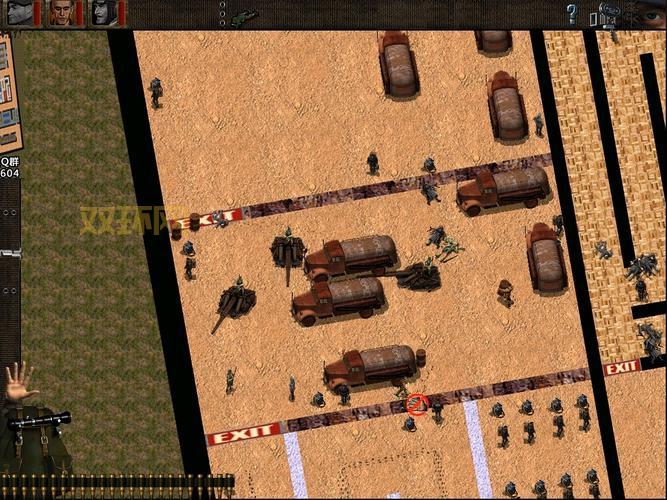Equip the sniper rifle from the backpack

click(x=38, y=421)
